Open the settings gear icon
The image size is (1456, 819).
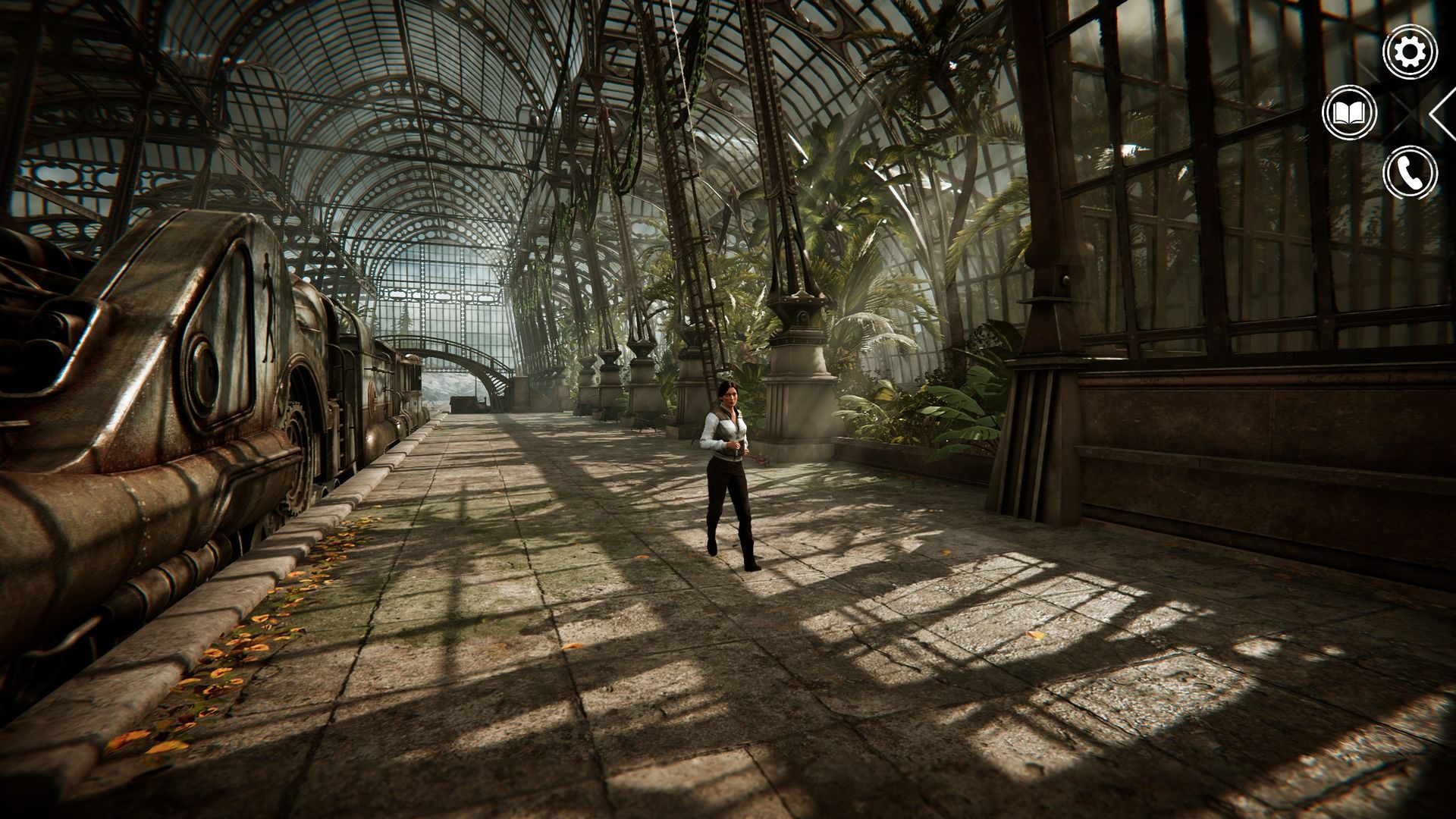tap(1410, 52)
